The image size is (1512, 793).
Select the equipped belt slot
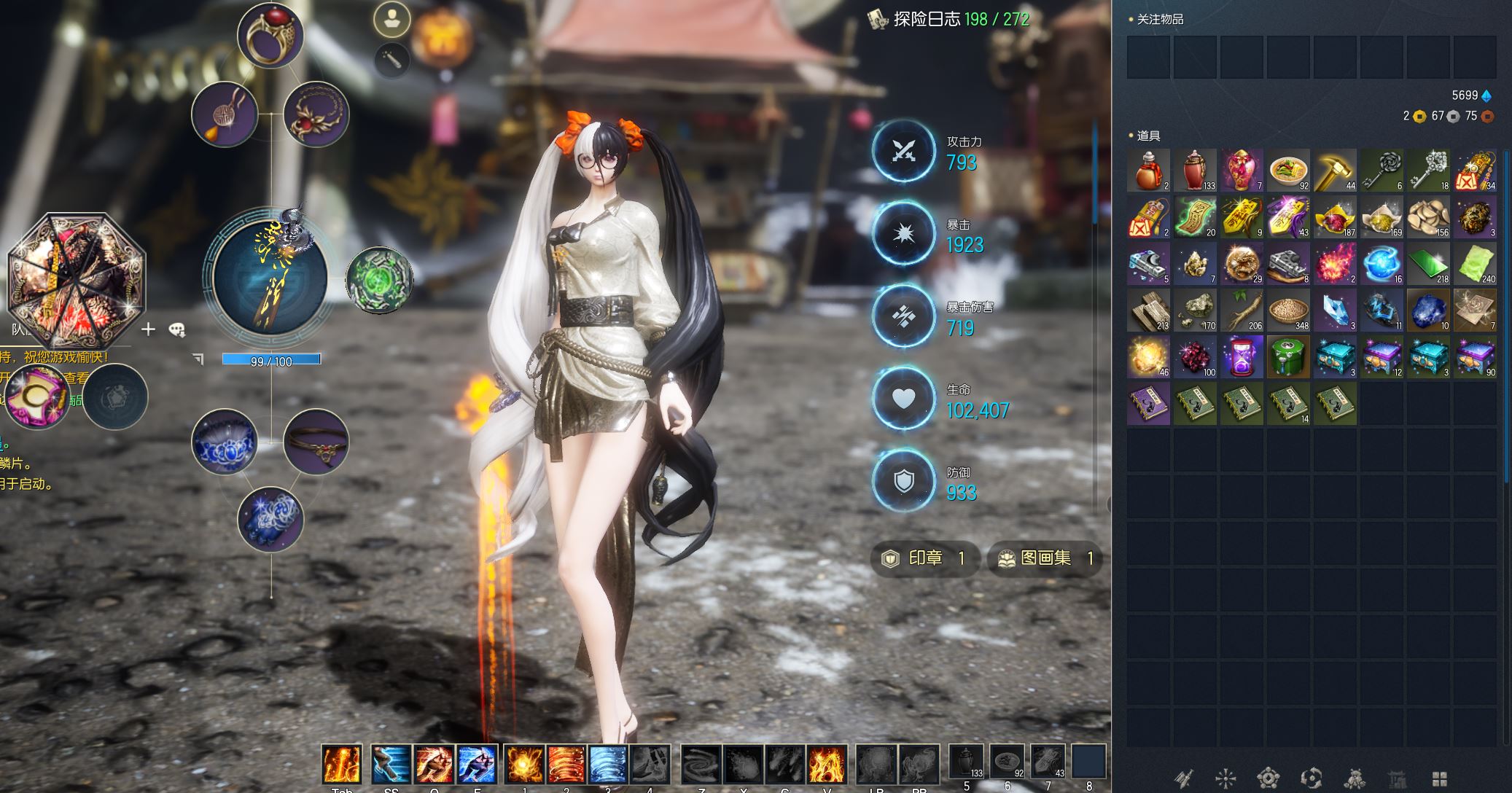coord(316,442)
